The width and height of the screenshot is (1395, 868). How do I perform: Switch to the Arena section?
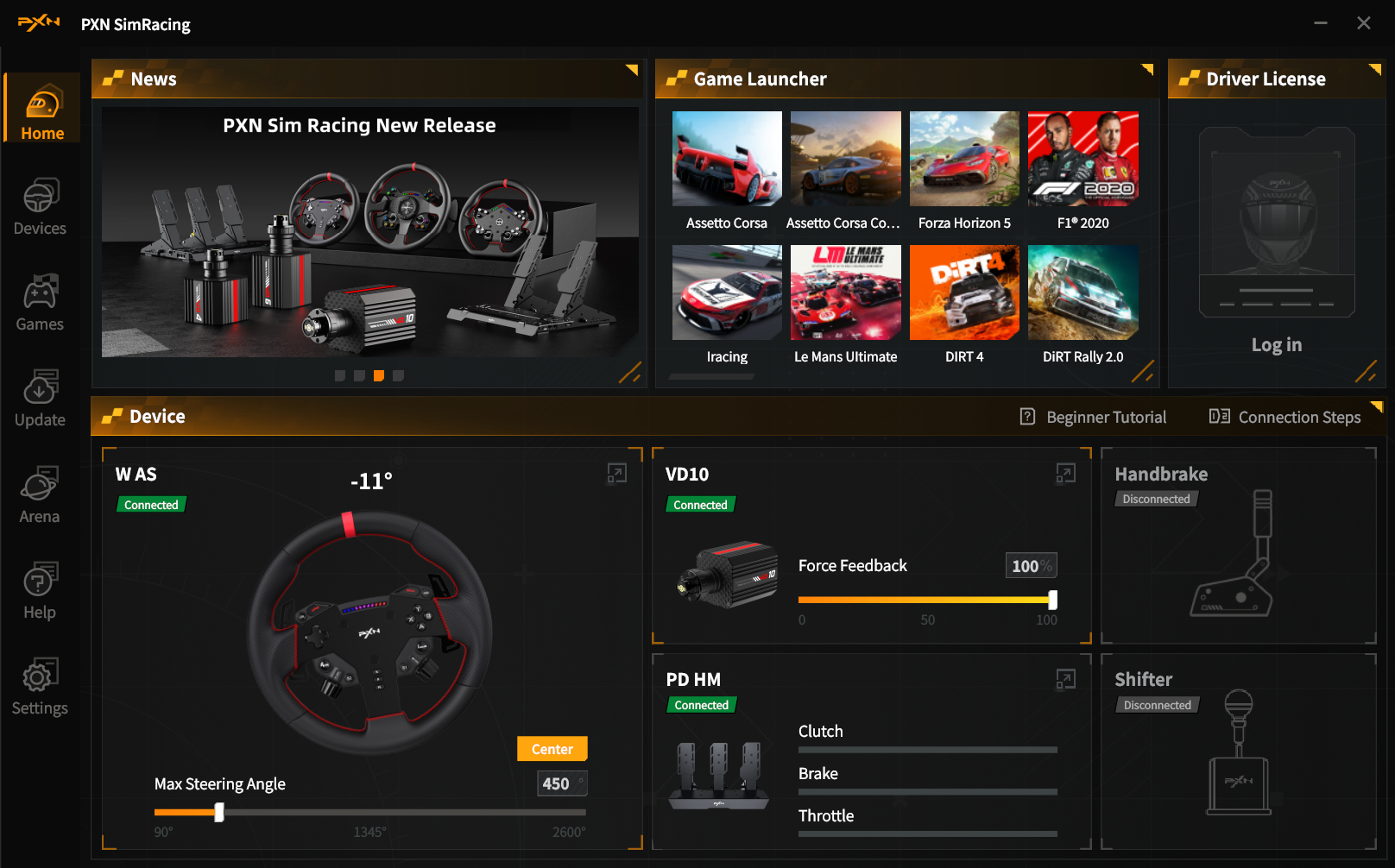40,495
